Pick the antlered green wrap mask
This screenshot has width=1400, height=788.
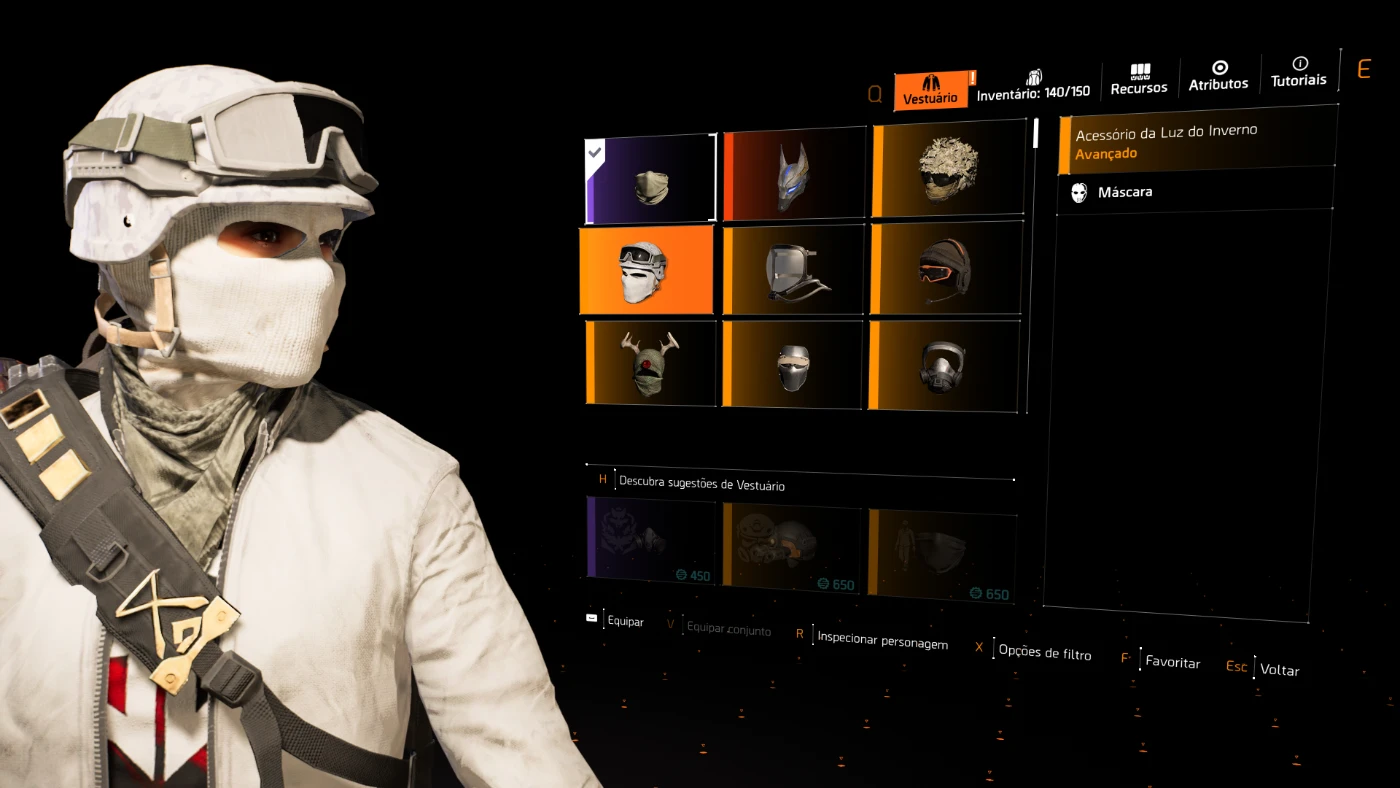[650, 362]
